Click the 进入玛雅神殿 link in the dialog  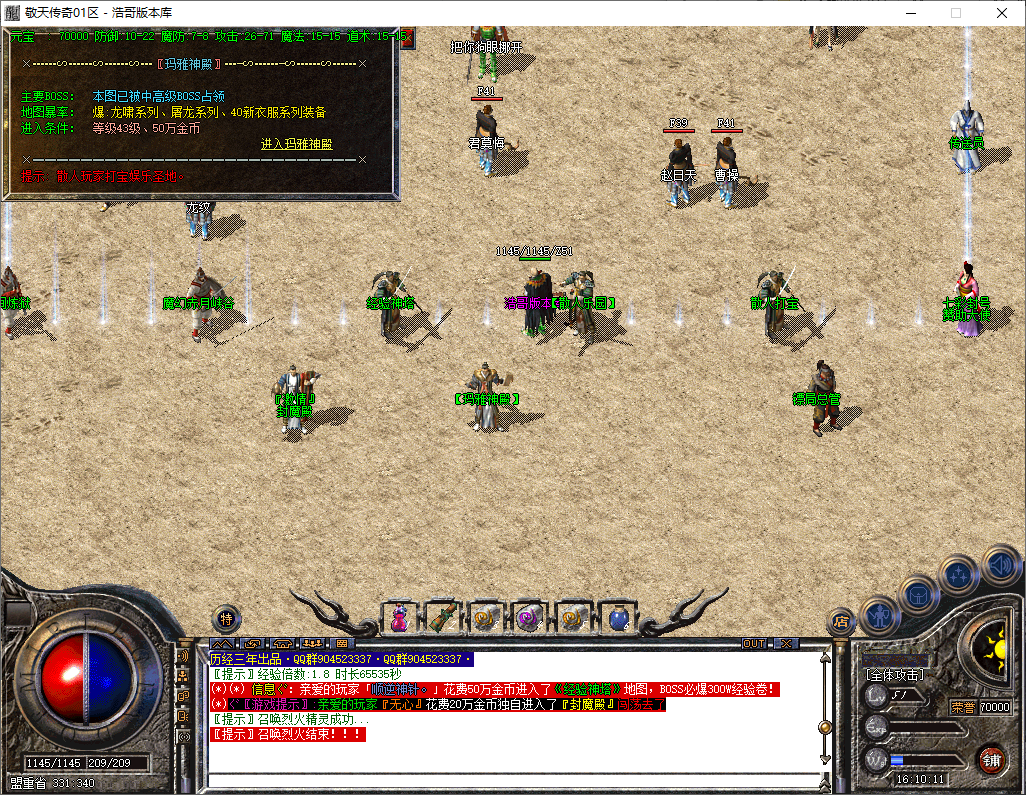pyautogui.click(x=296, y=144)
